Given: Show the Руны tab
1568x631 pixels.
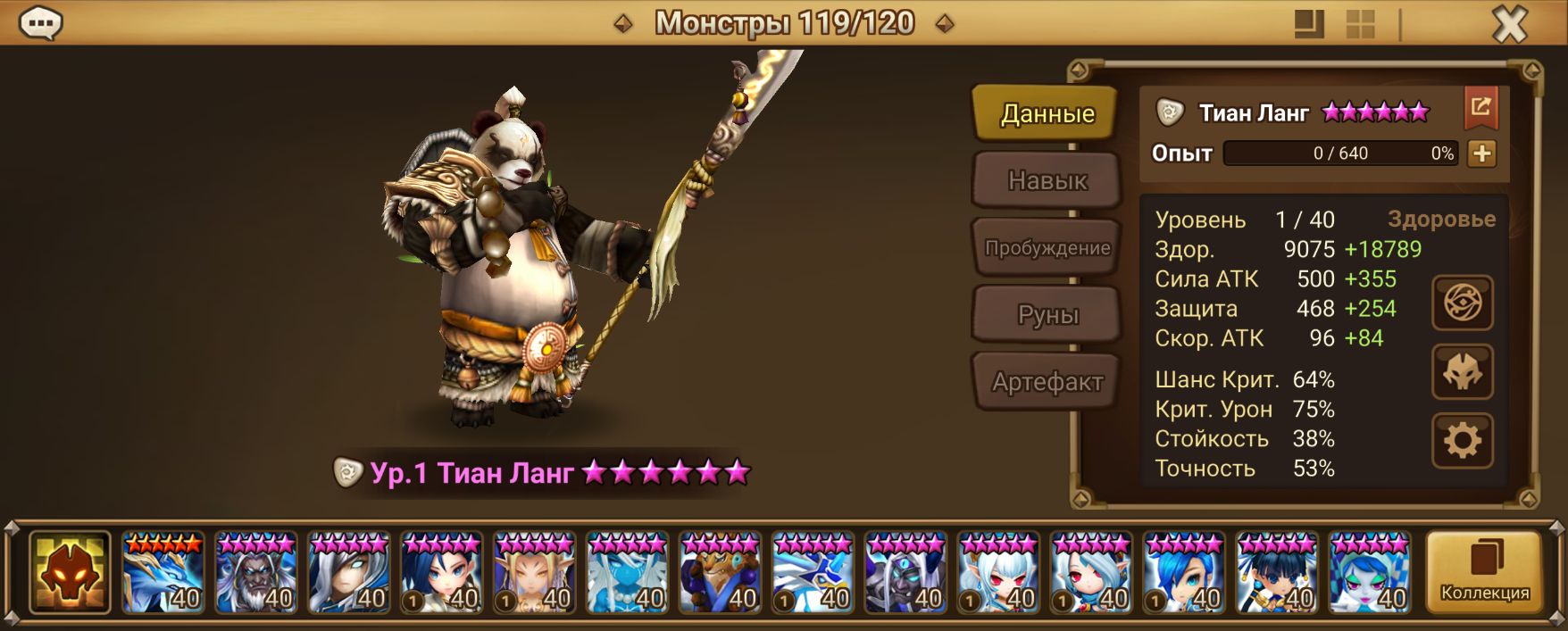Looking at the screenshot, I should (1047, 314).
